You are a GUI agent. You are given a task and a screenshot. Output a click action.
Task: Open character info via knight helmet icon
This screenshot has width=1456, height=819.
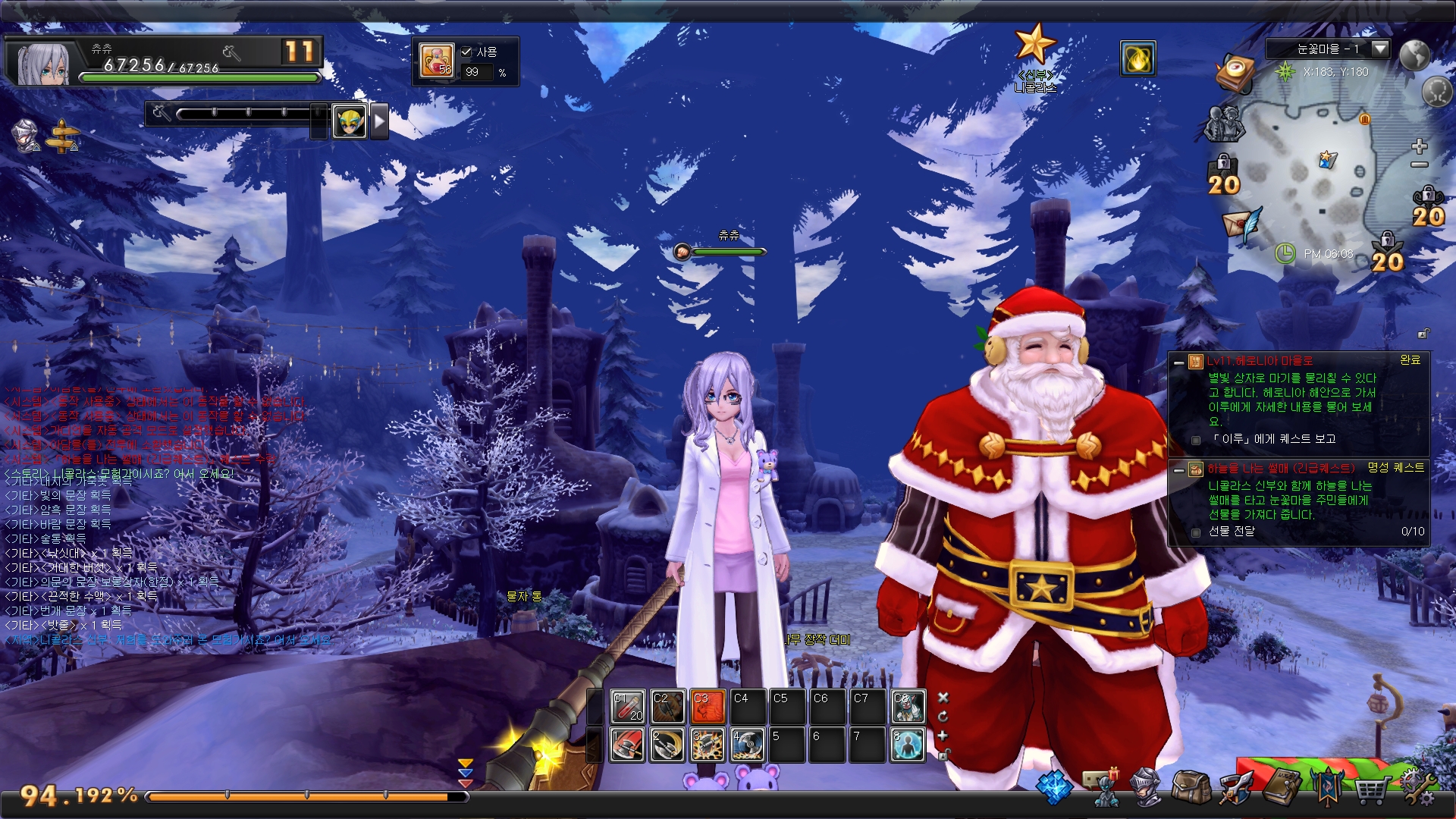[x=1146, y=789]
